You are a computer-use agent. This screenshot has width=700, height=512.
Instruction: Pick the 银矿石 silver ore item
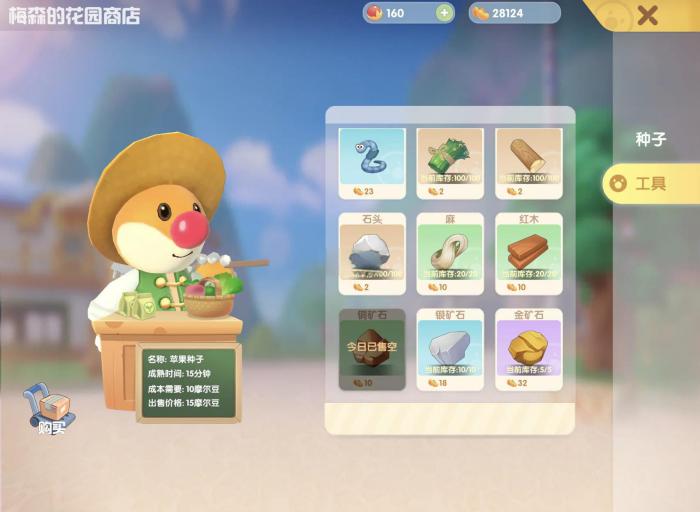pos(450,349)
